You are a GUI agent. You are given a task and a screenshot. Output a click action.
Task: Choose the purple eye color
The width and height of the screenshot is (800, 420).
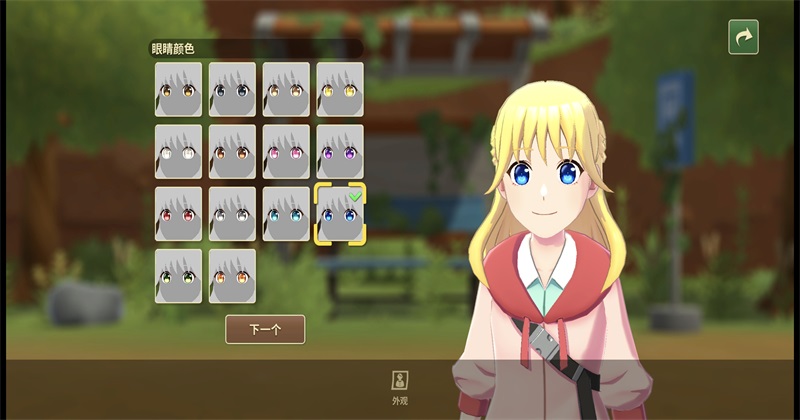340,152
